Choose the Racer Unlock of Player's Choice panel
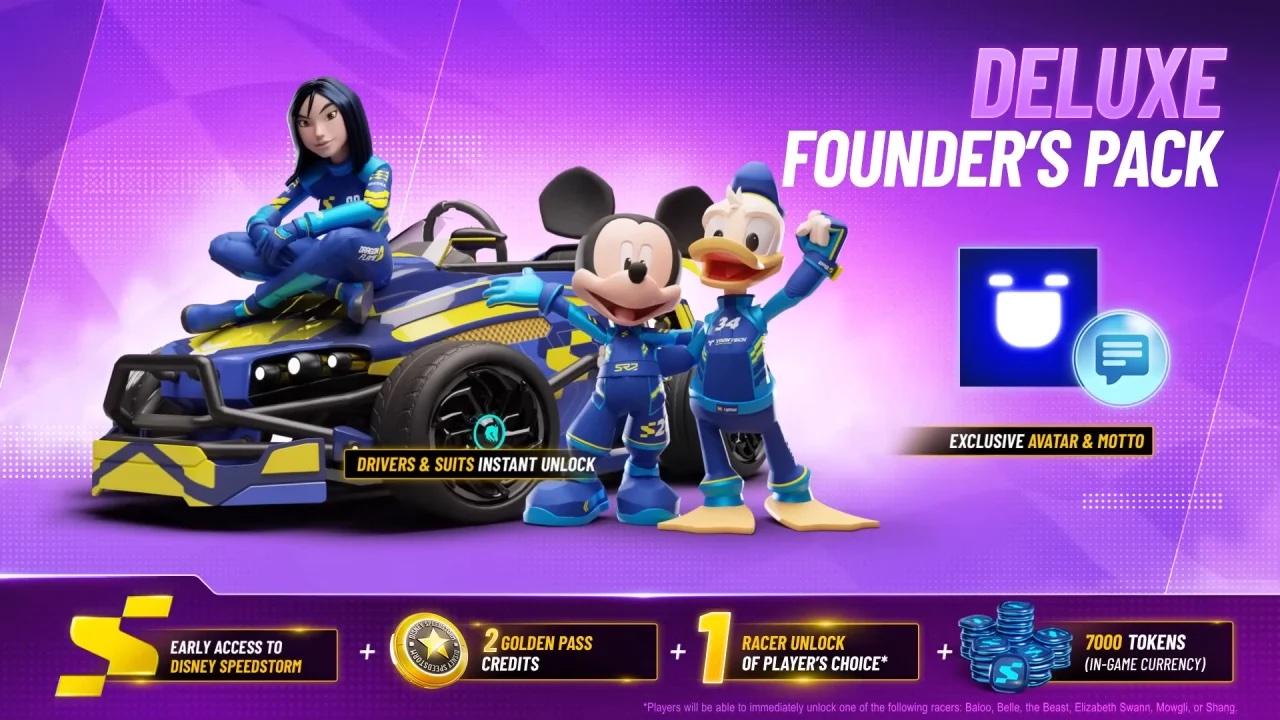 tap(810, 652)
